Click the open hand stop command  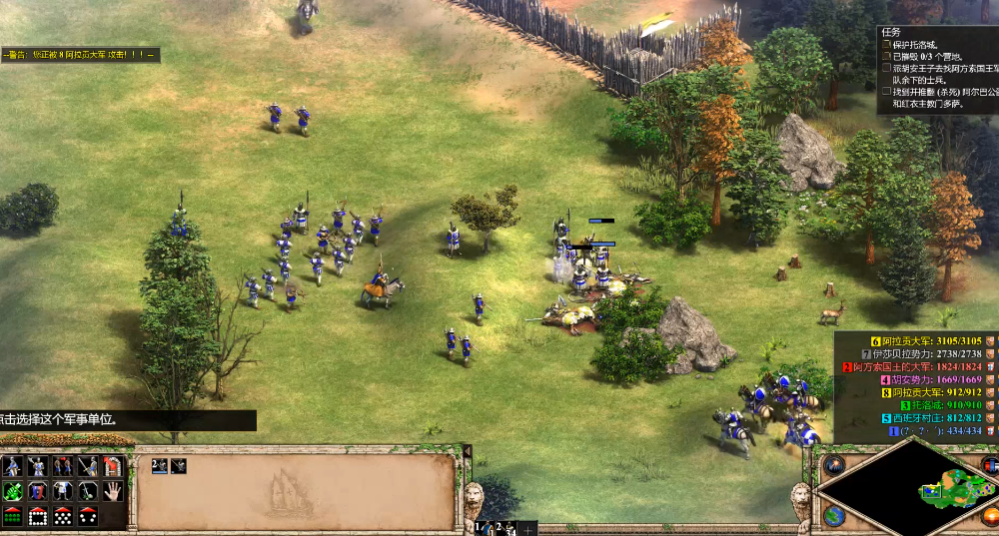click(113, 491)
